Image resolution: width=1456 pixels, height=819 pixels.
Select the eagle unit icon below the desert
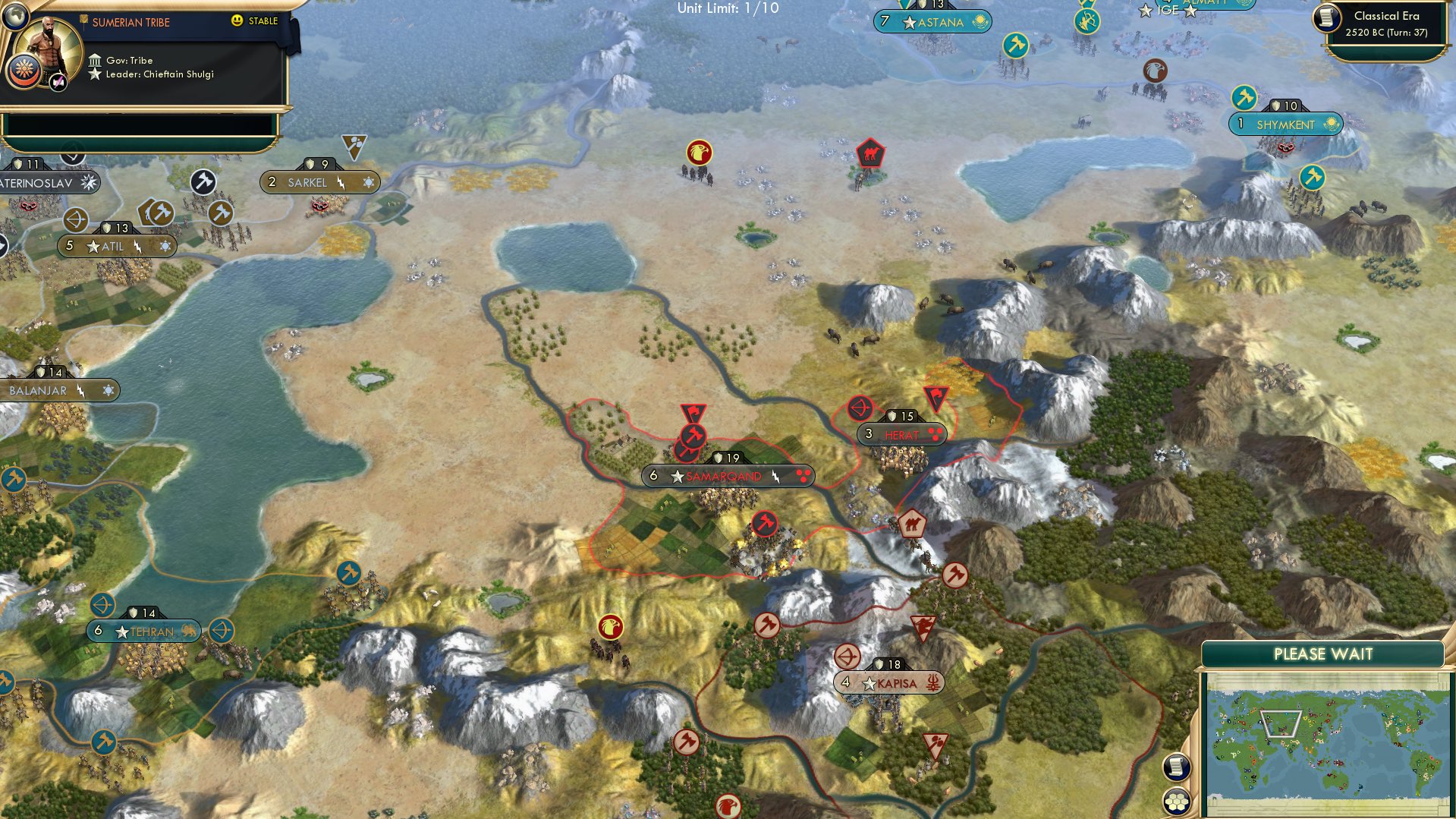tap(611, 625)
